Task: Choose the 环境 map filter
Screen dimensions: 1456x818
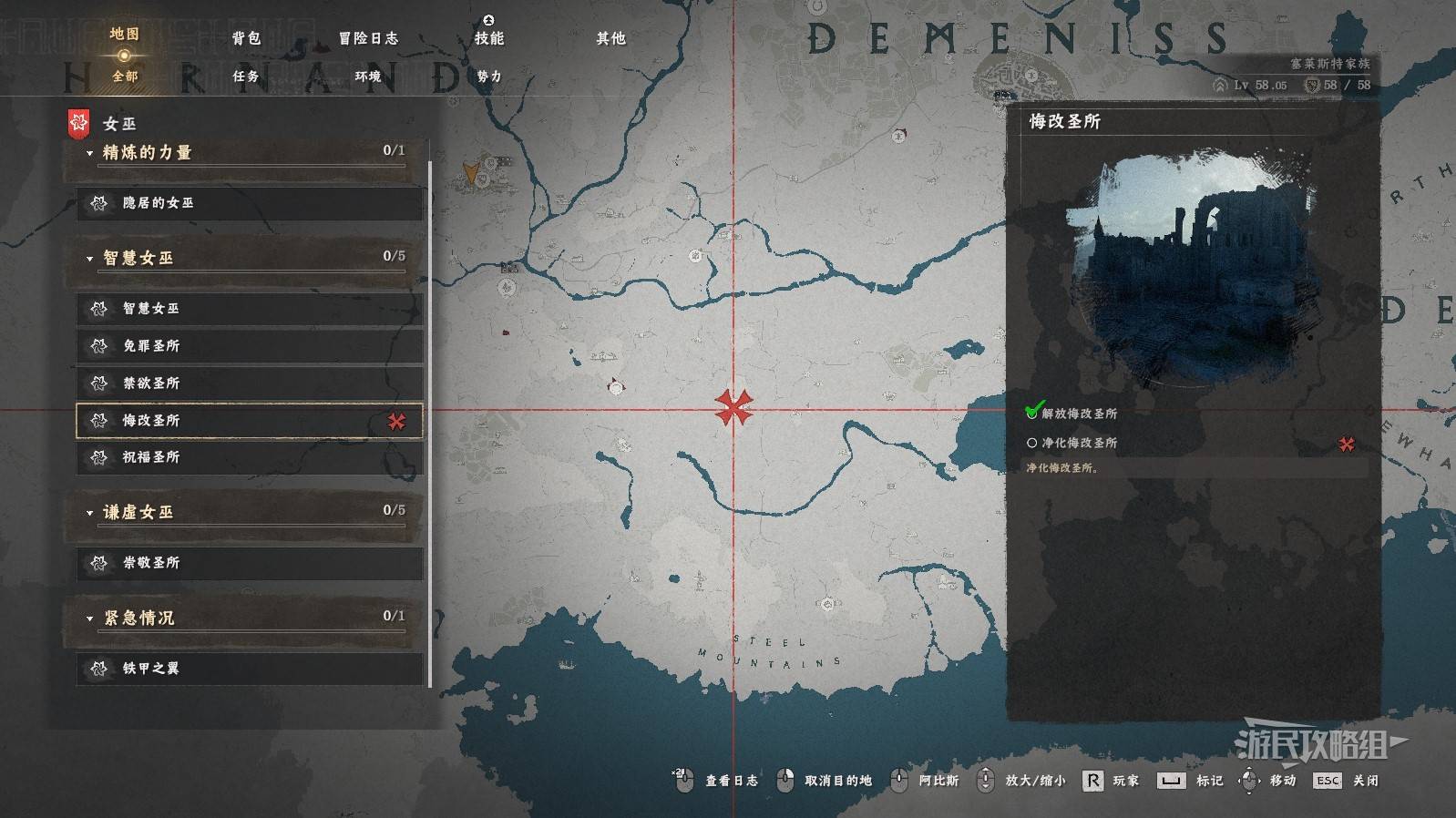Action: 368,77
